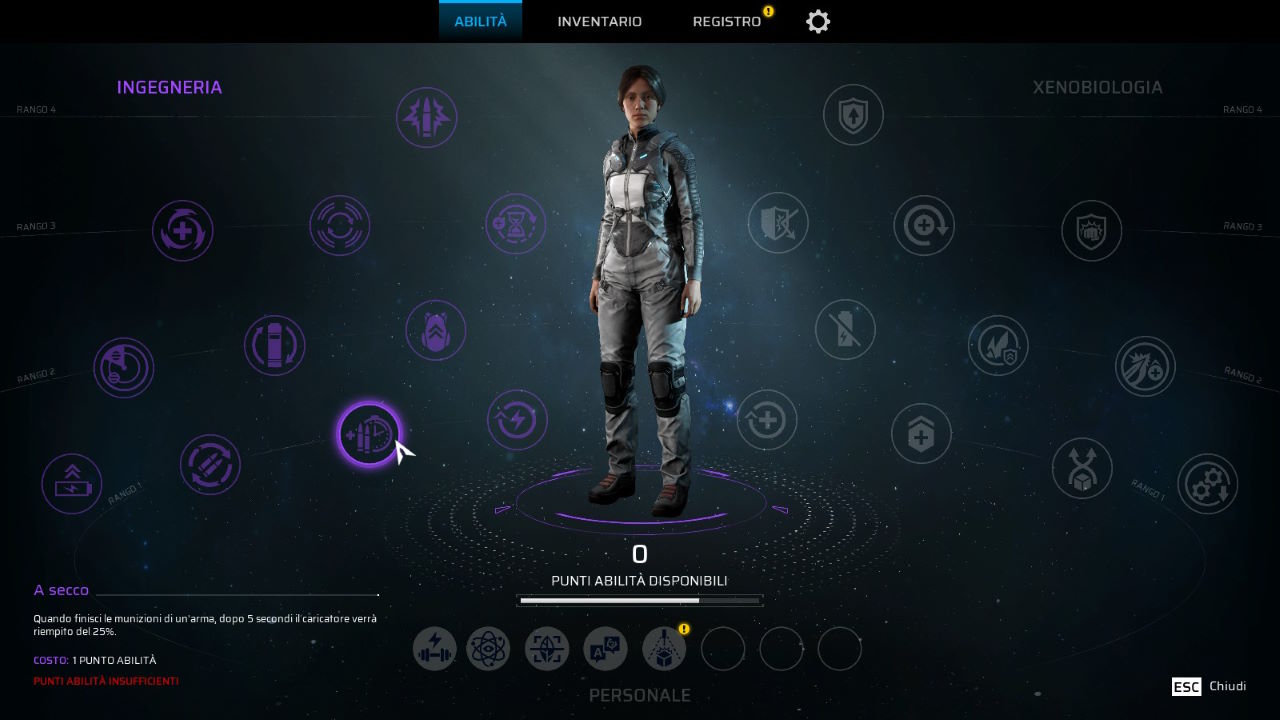1280x720 pixels.
Task: Choose the radar scanner skill node
Action: pos(124,368)
